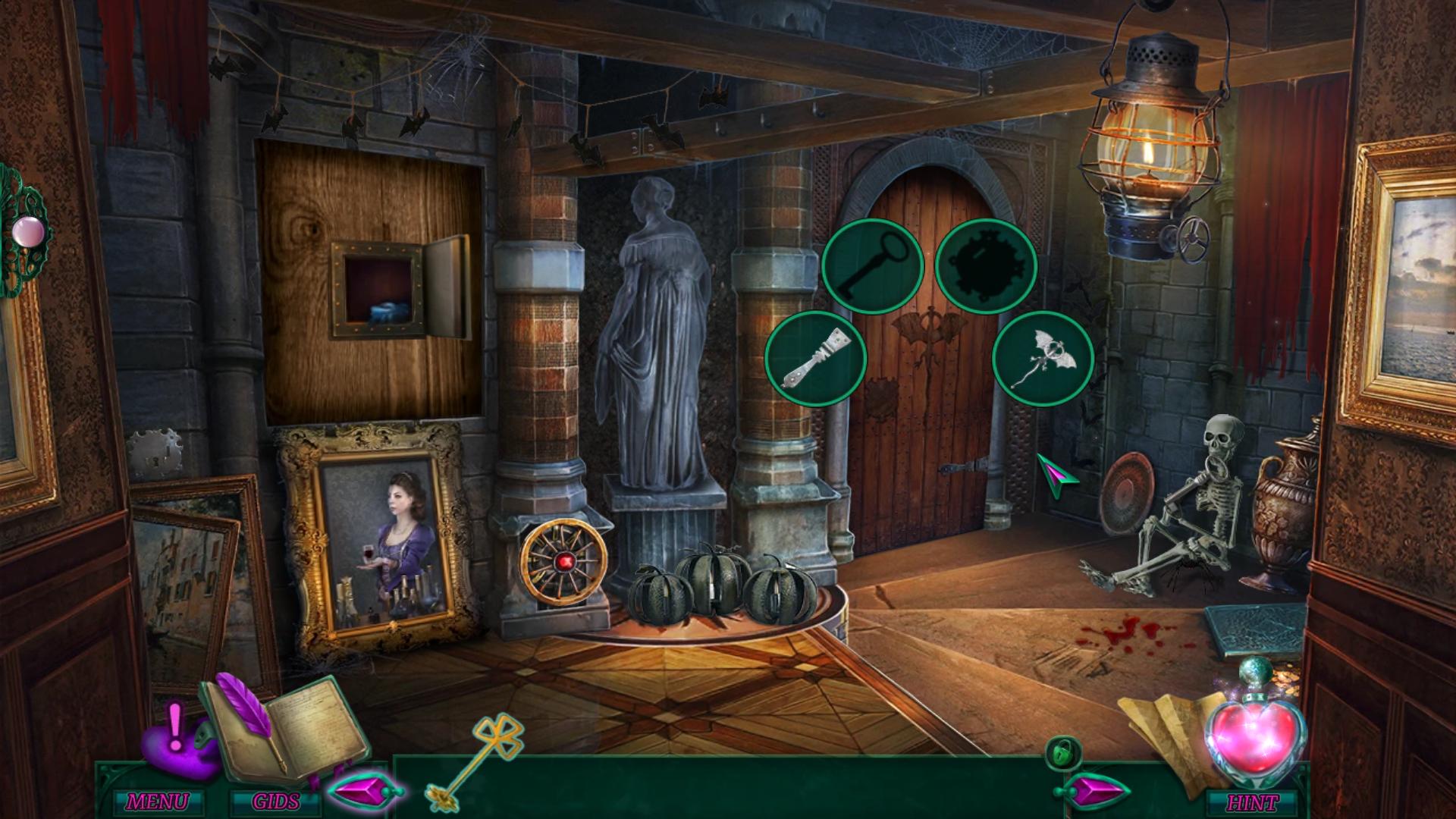
Task: Select the black key silhouette circle
Action: 872,267
